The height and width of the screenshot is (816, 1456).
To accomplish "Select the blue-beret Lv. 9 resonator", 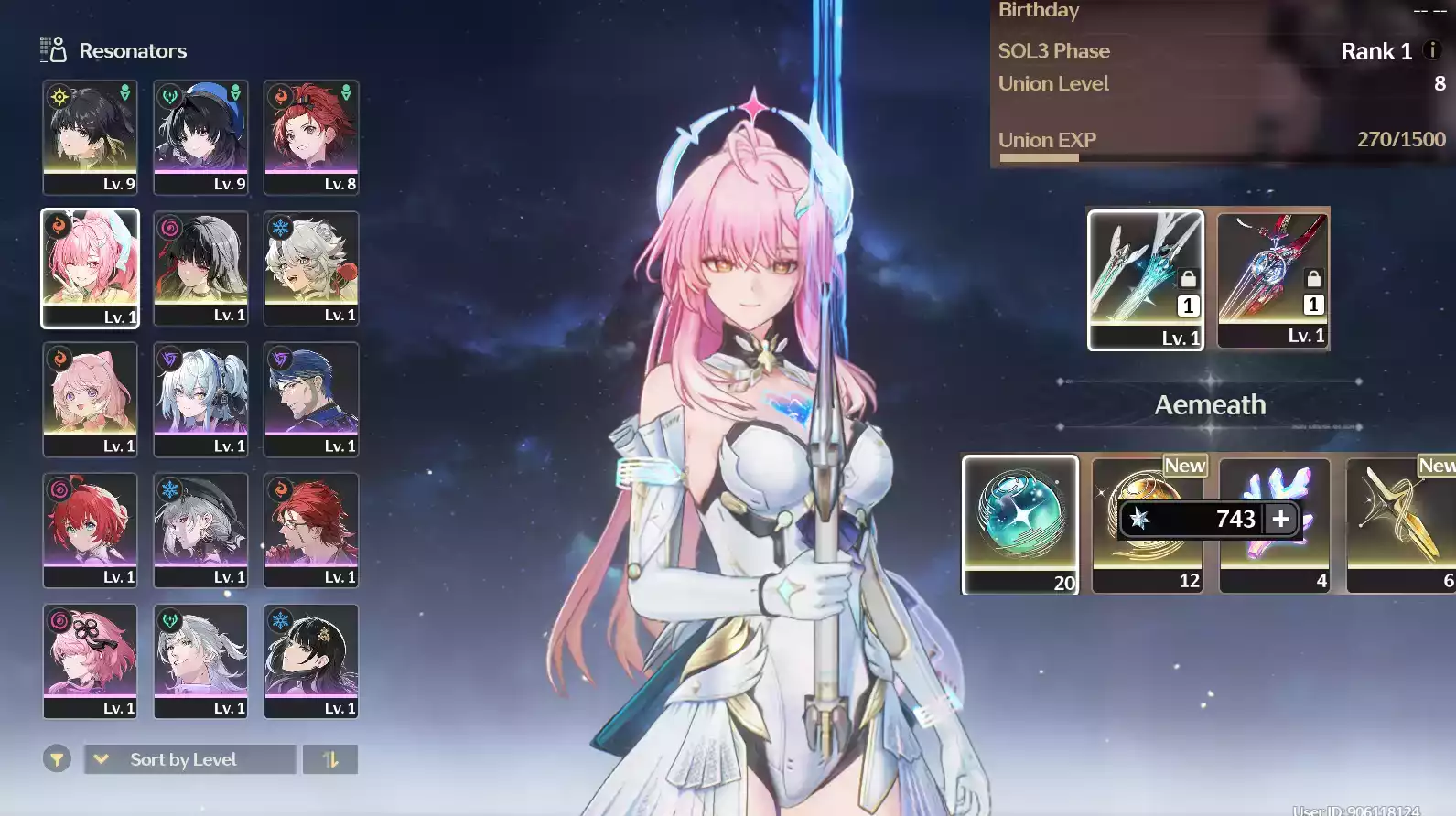I will [x=200, y=136].
